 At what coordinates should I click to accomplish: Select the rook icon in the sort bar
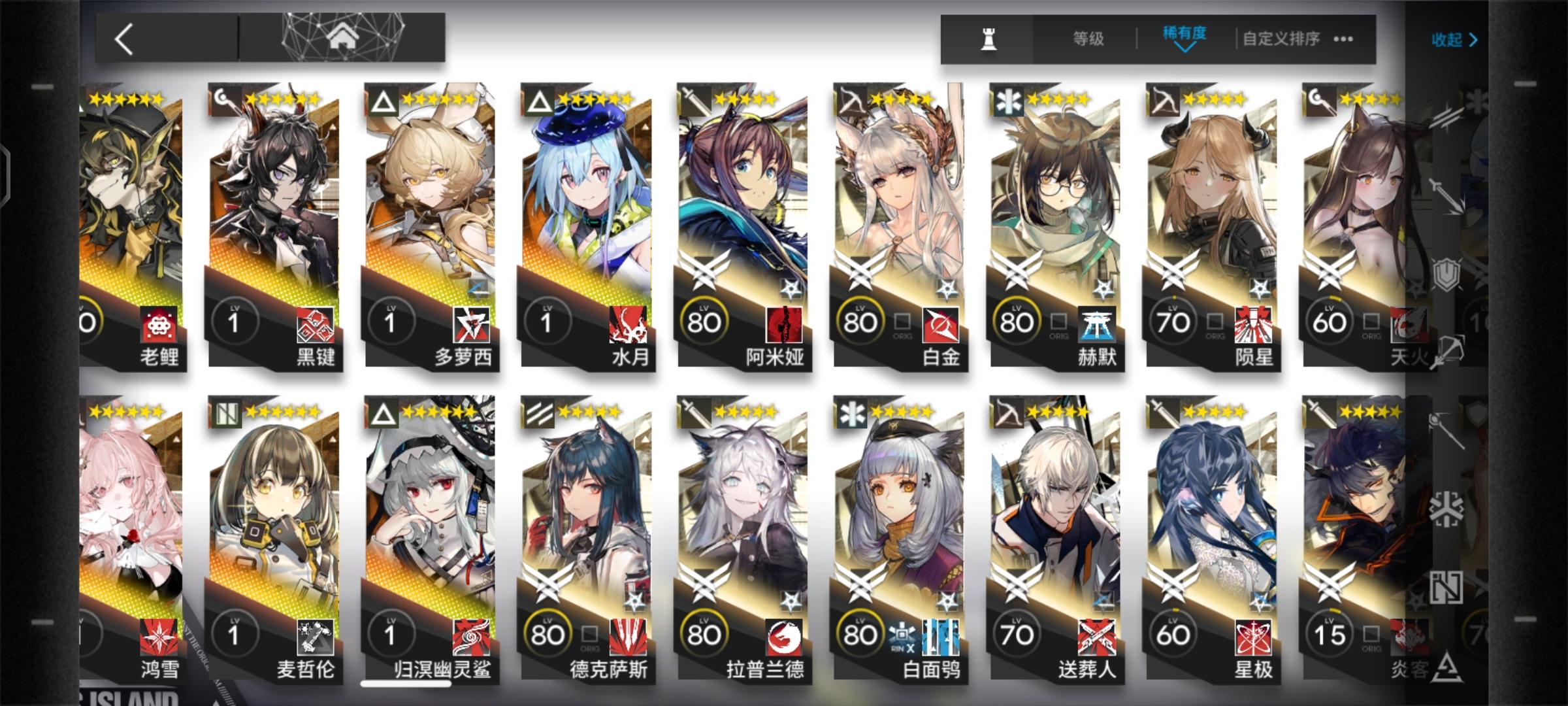(x=988, y=39)
